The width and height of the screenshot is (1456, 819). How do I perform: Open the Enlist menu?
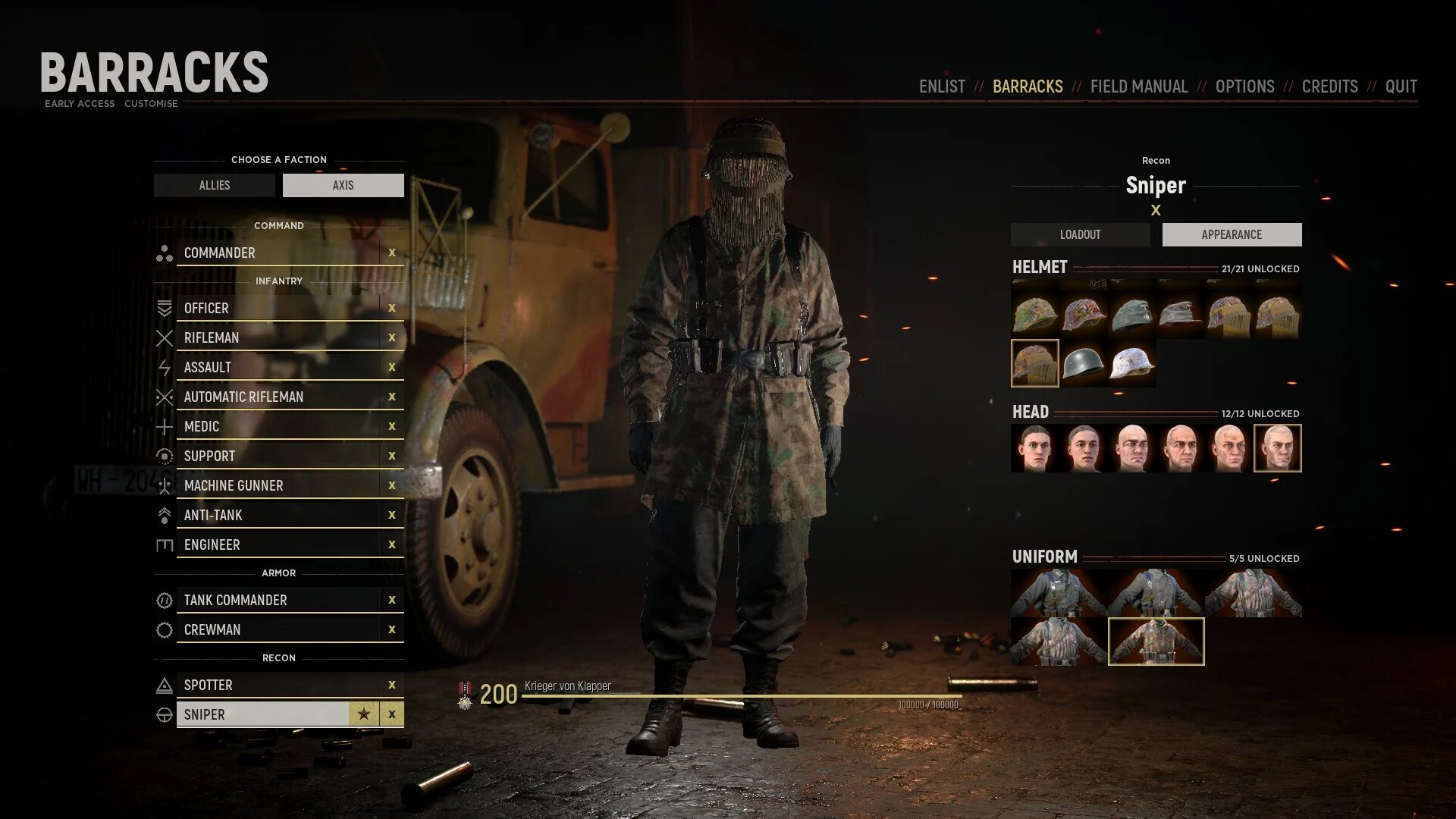(942, 86)
